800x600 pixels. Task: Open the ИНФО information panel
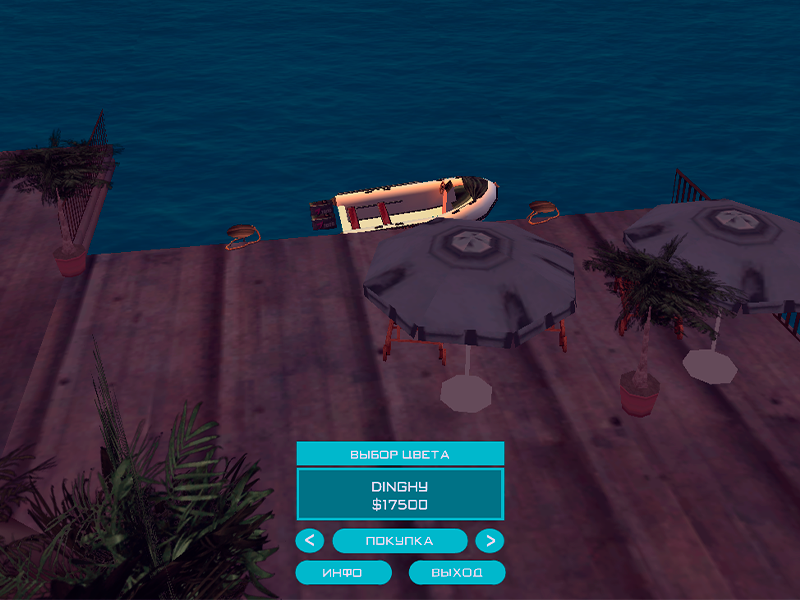click(342, 573)
